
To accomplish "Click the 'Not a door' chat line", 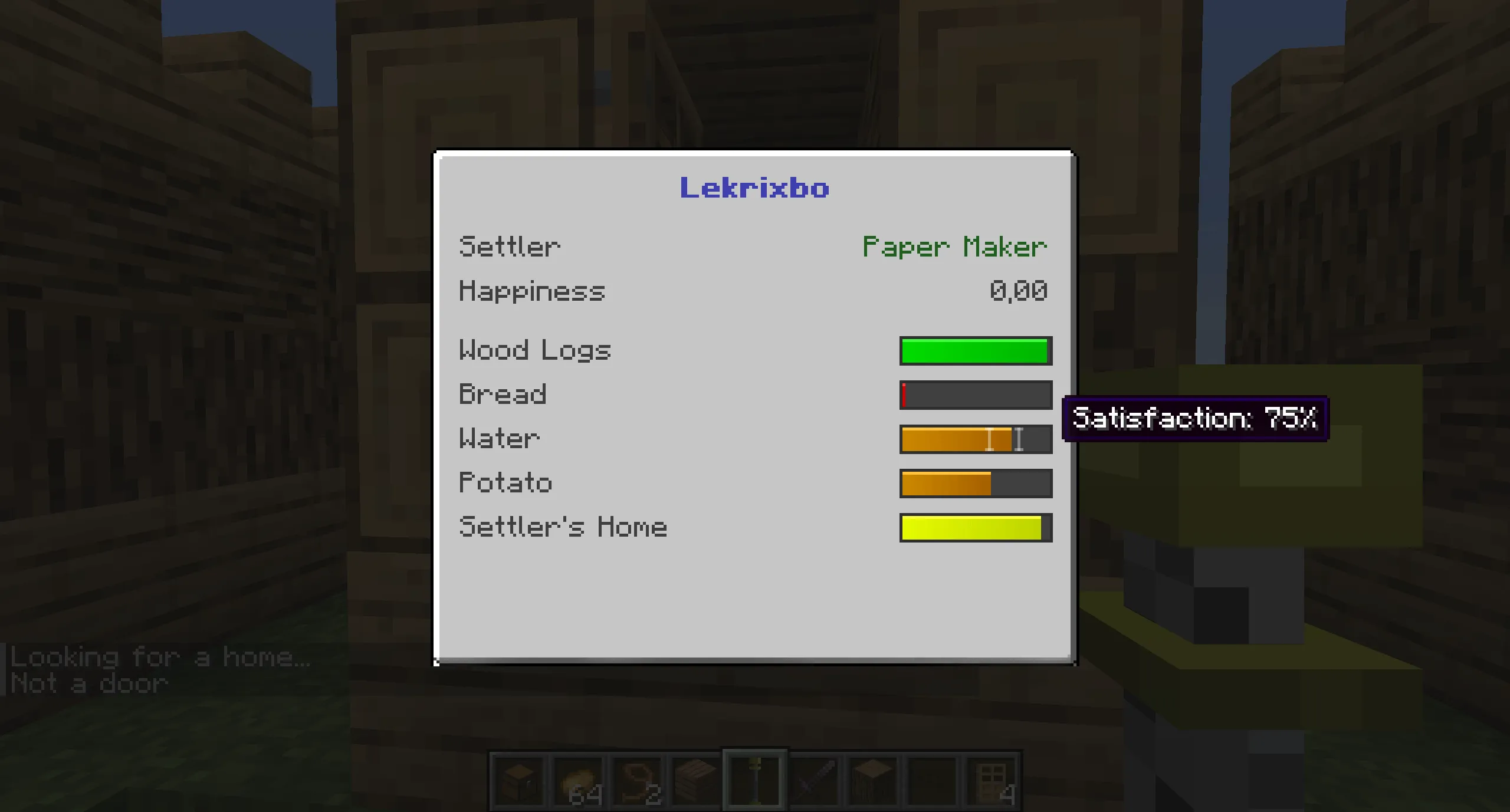I will 88,683.
